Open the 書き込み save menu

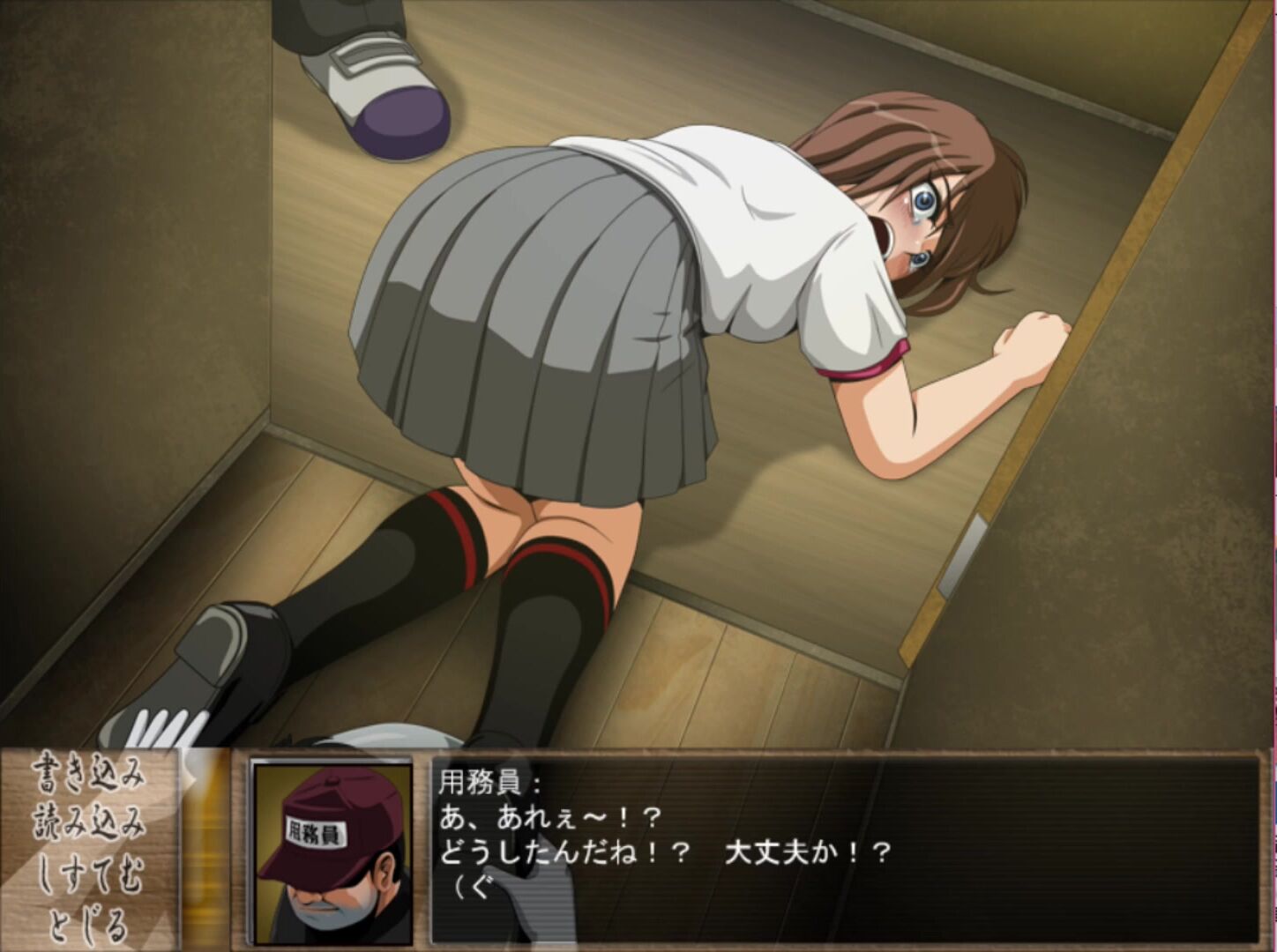88,776
